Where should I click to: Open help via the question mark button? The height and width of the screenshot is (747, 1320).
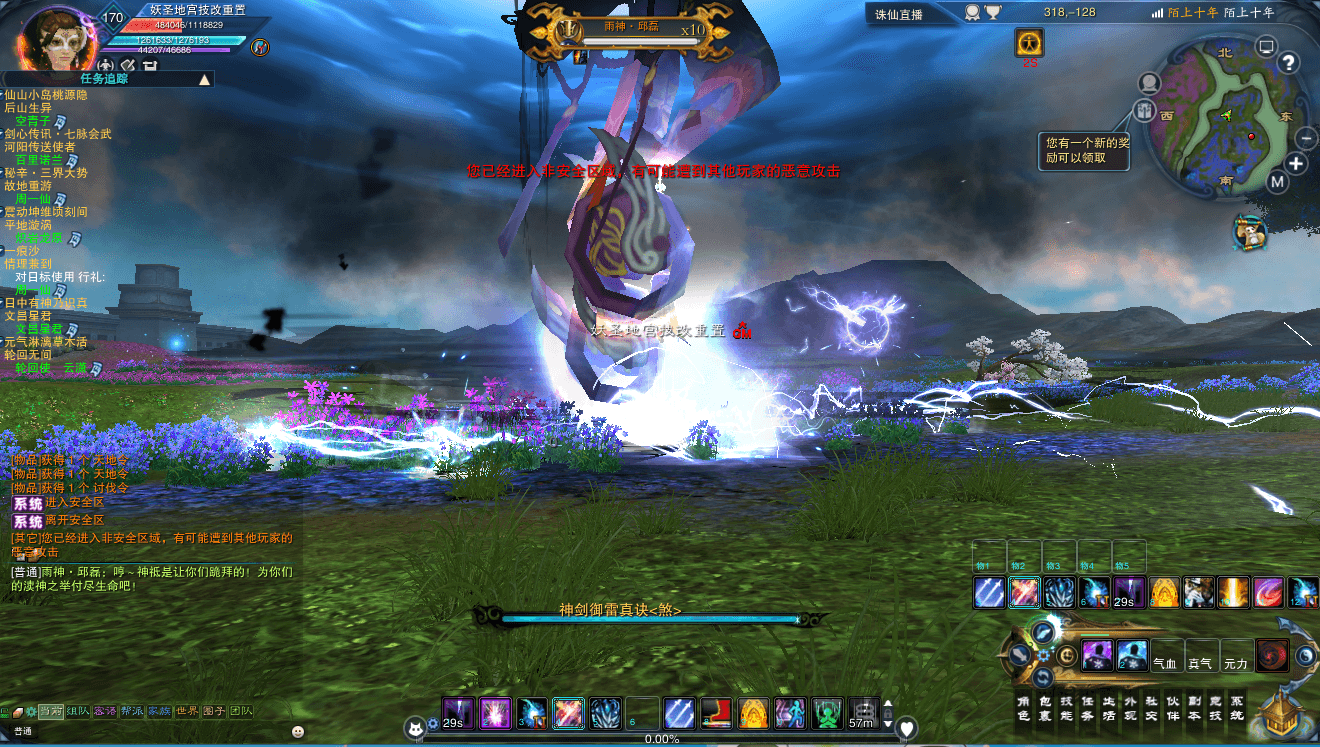[x=1289, y=63]
